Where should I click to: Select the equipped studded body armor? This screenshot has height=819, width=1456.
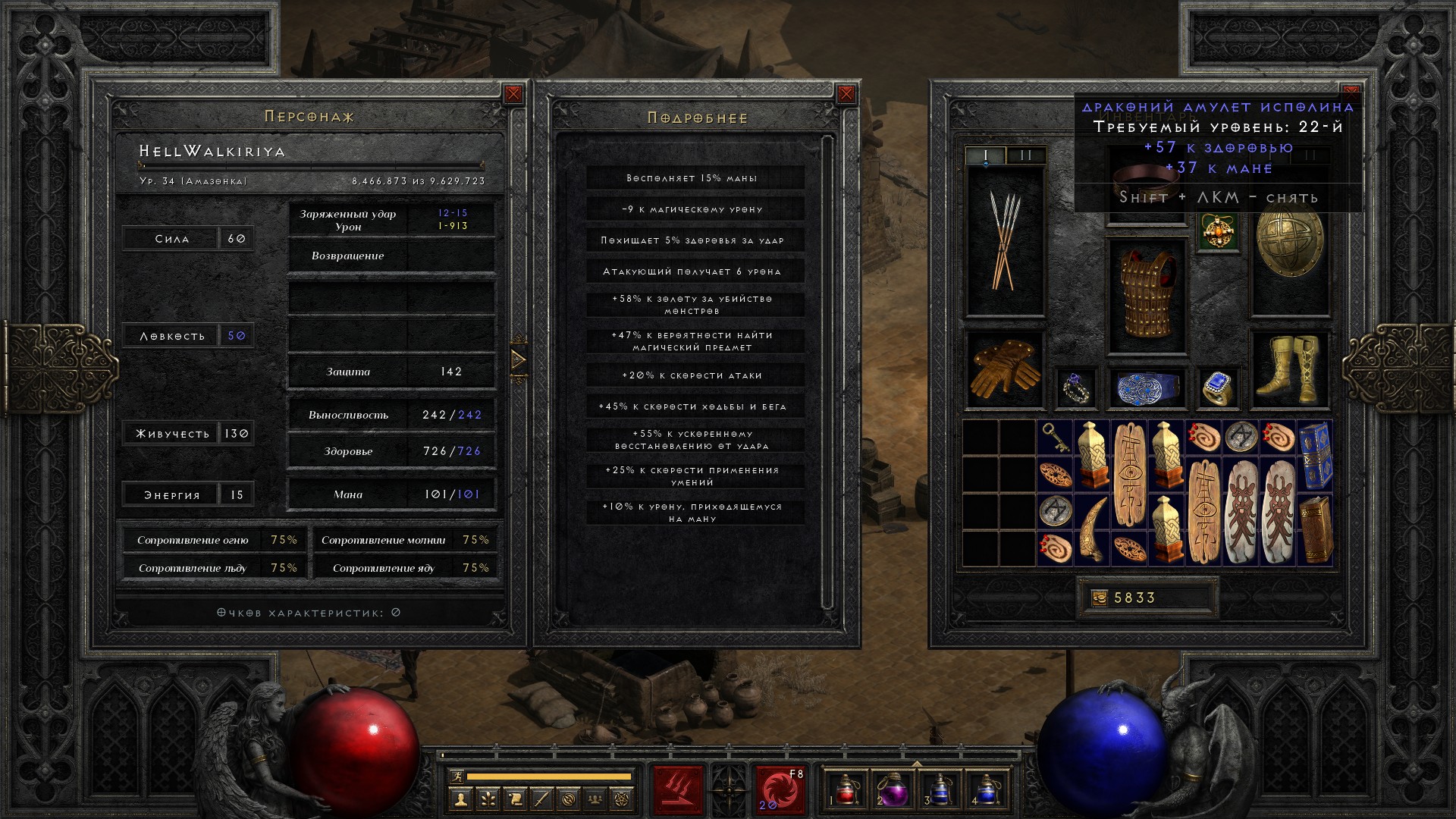1147,296
